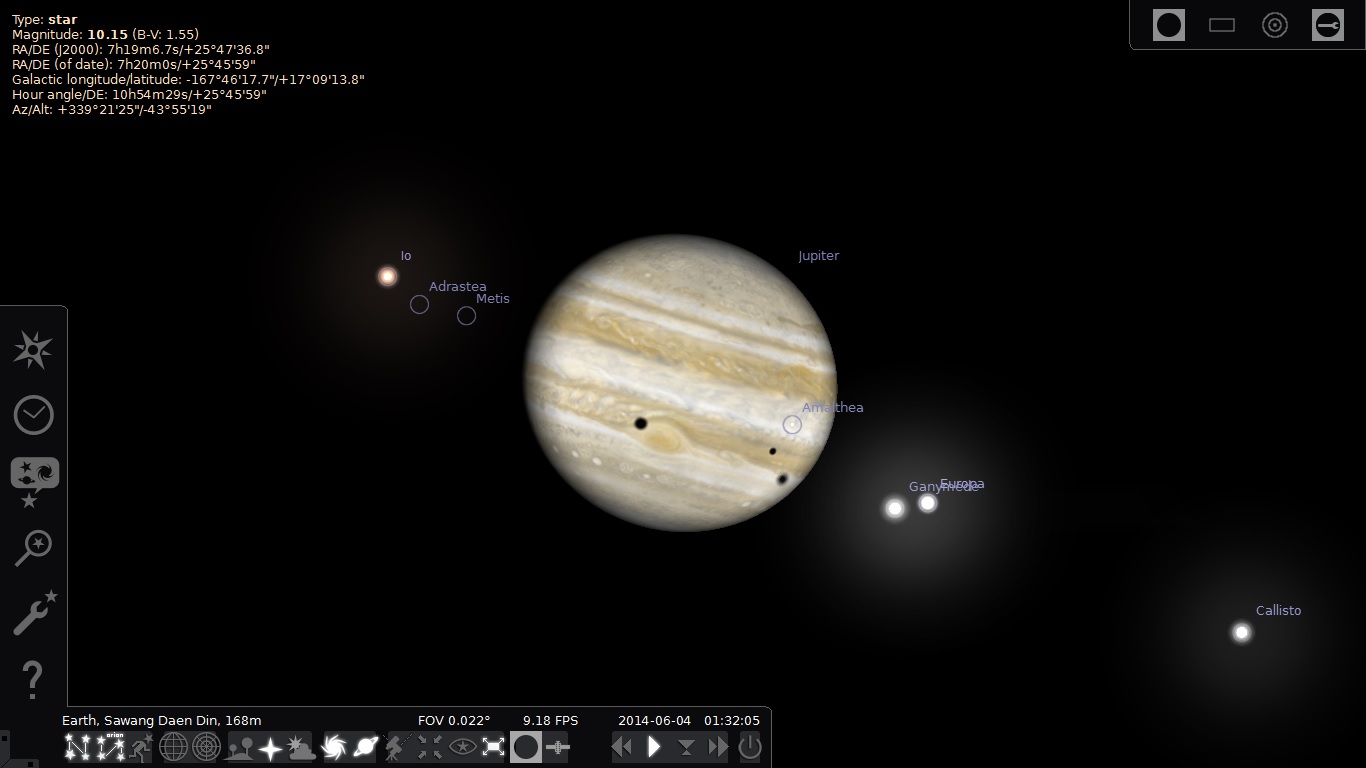
Task: Open the search window magnifier icon
Action: [33, 547]
